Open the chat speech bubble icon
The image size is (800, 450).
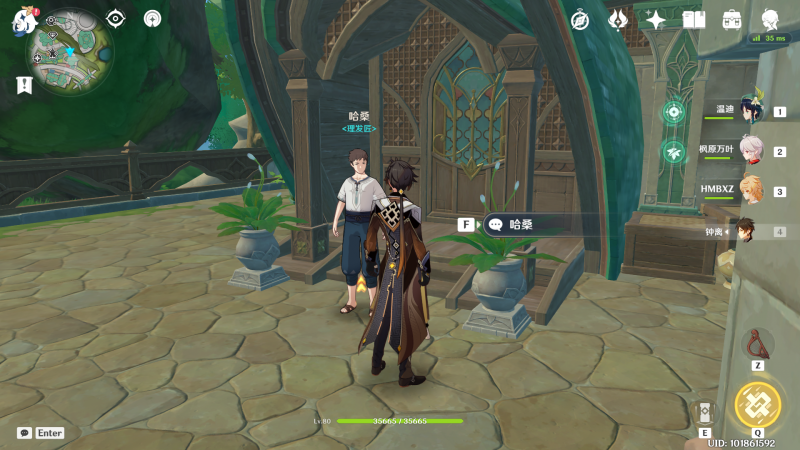pos(24,433)
